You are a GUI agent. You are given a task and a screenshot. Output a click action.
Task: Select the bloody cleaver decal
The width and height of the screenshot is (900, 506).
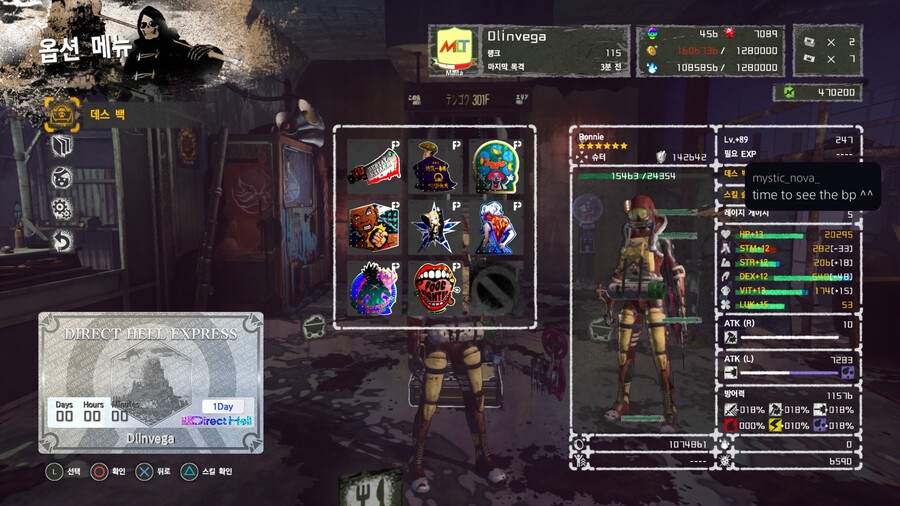point(373,166)
